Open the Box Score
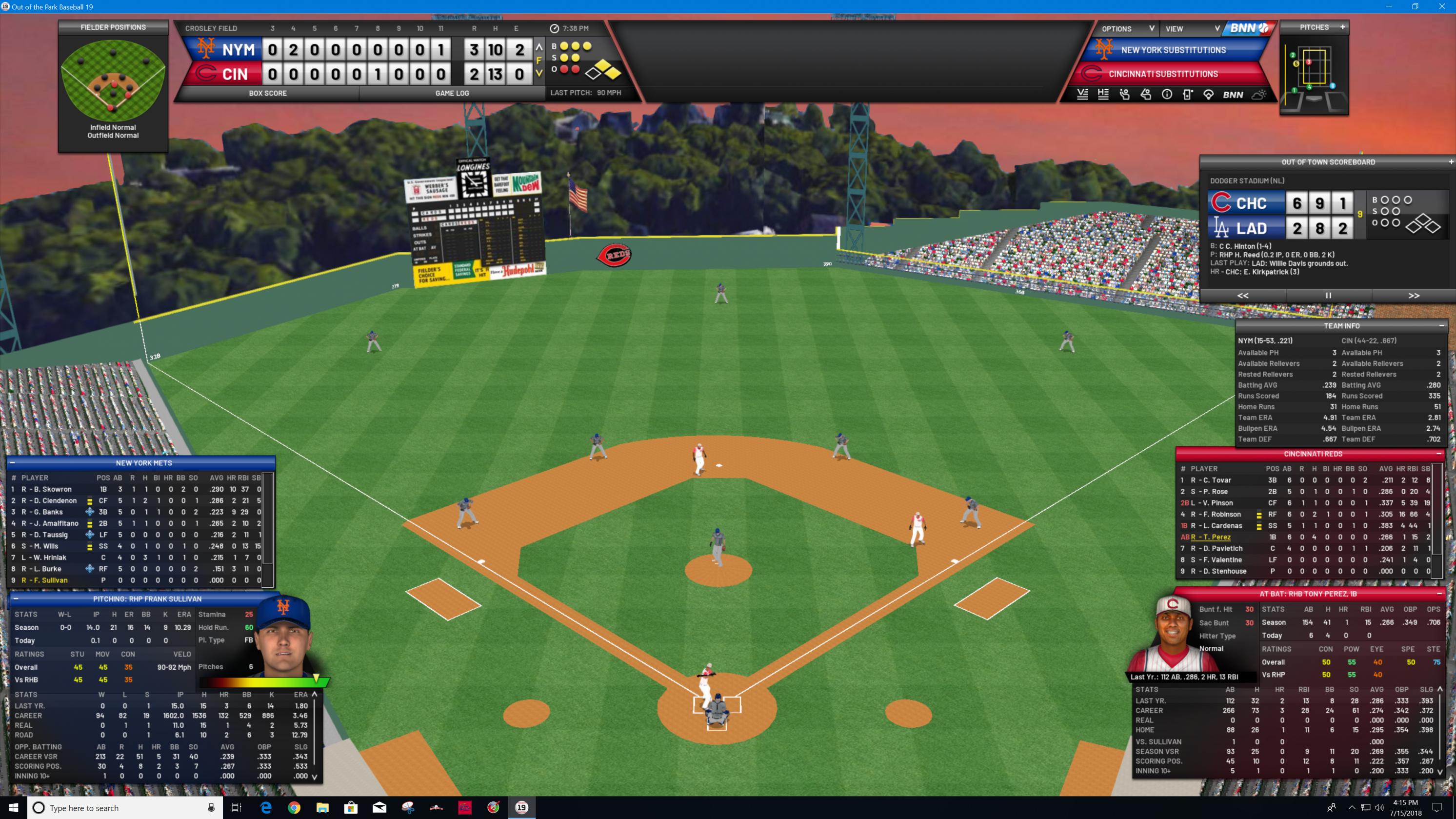This screenshot has height=819, width=1456. point(267,93)
